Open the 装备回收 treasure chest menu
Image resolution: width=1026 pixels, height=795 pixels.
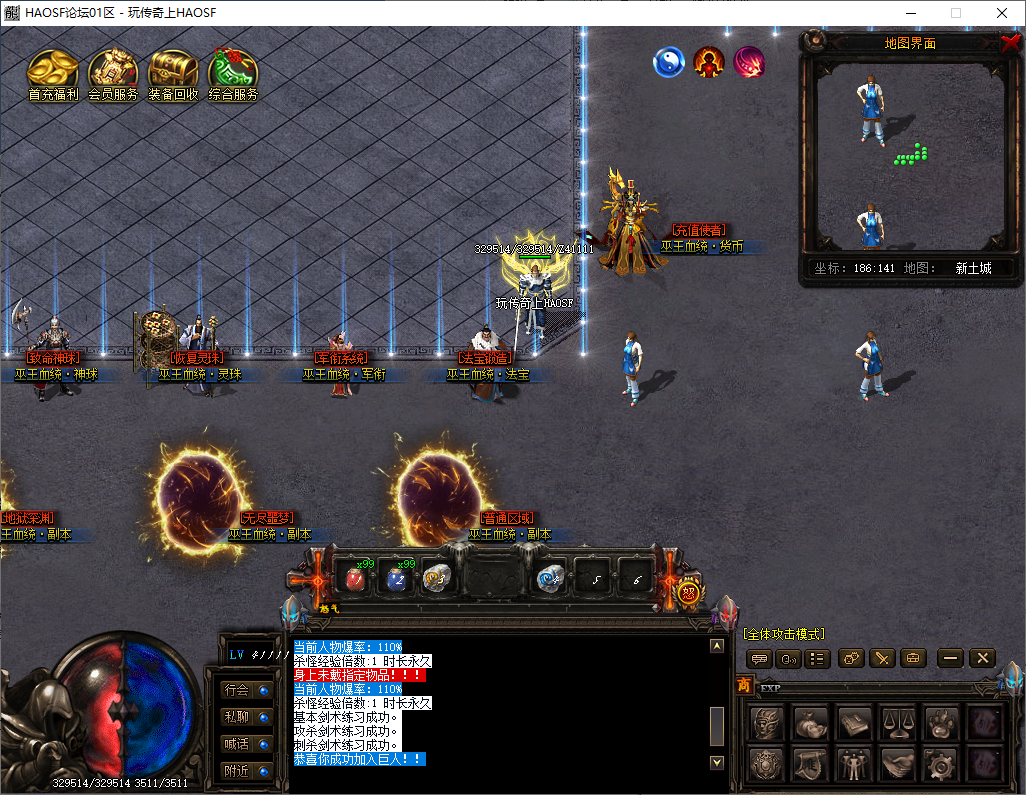pyautogui.click(x=173, y=70)
